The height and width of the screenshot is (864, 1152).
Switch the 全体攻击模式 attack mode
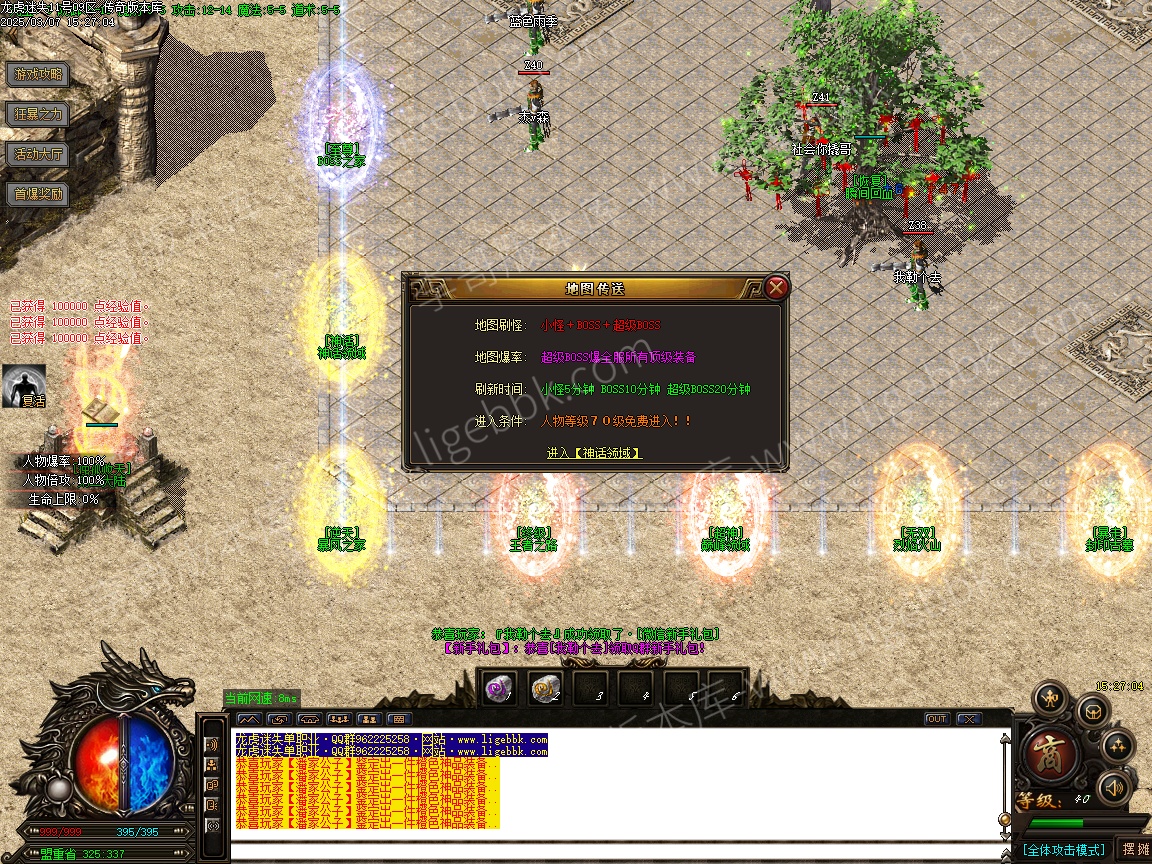click(x=1063, y=850)
